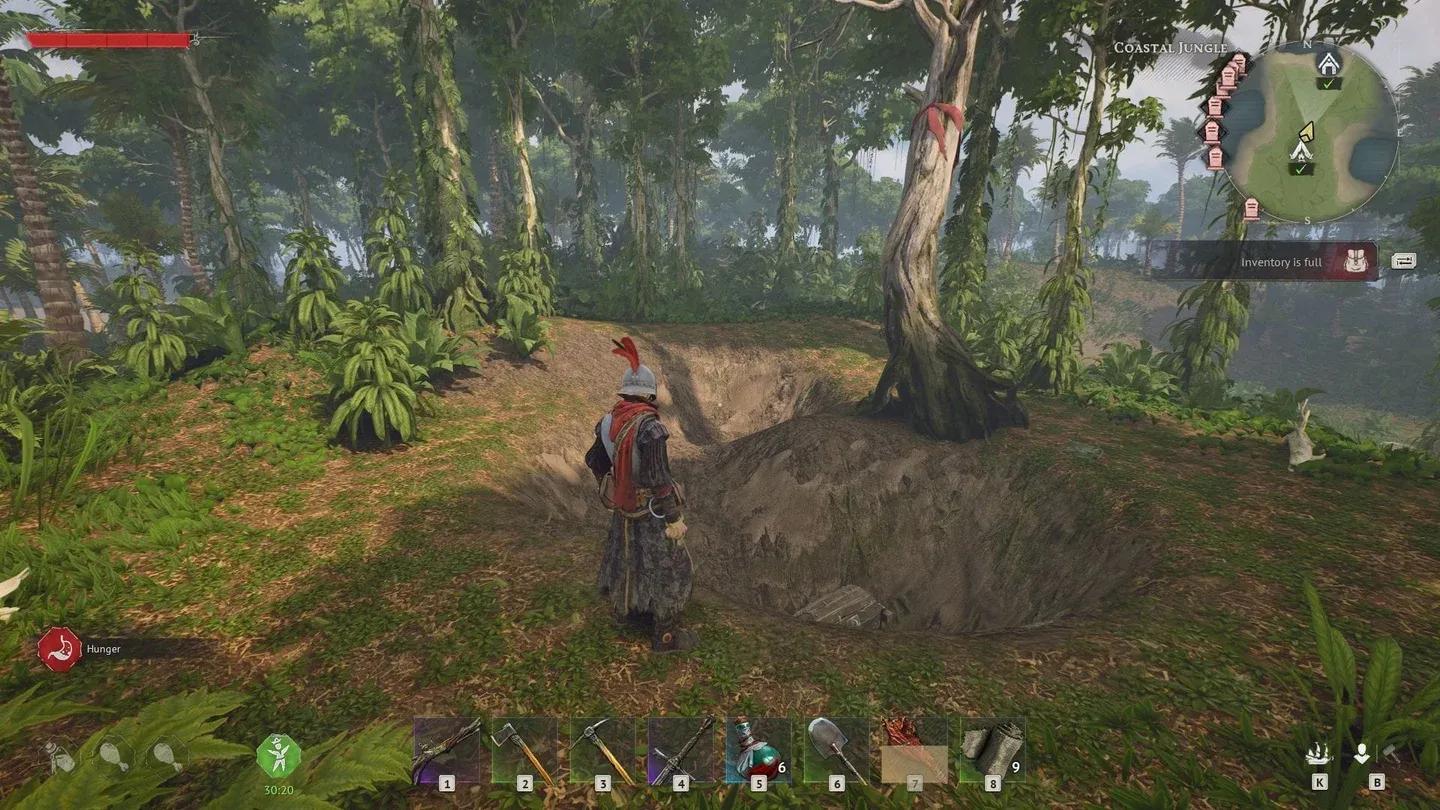
Task: Equip the shovel from the hotbar
Action: (836, 750)
